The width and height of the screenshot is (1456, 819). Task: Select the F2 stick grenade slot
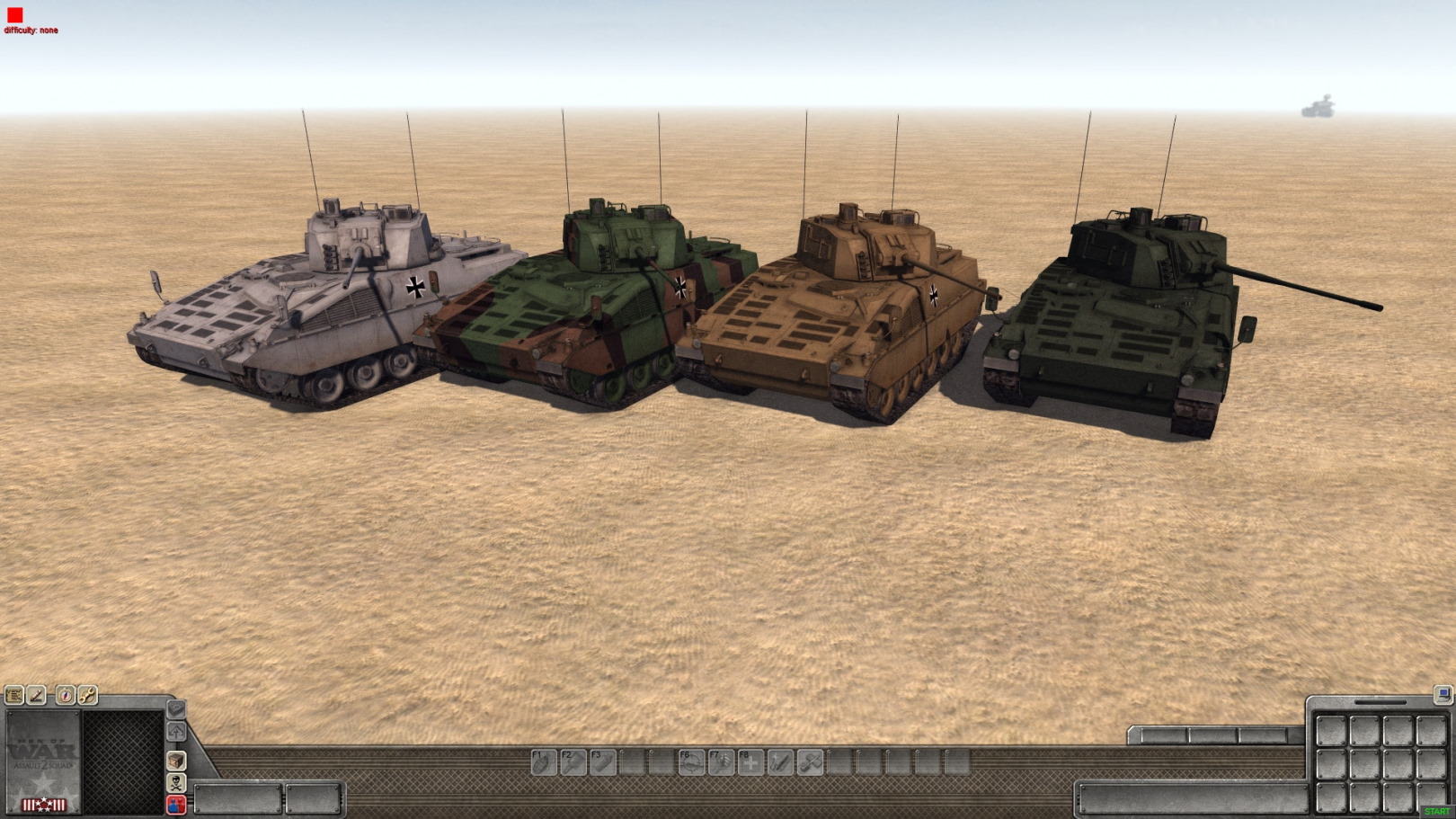tap(573, 762)
